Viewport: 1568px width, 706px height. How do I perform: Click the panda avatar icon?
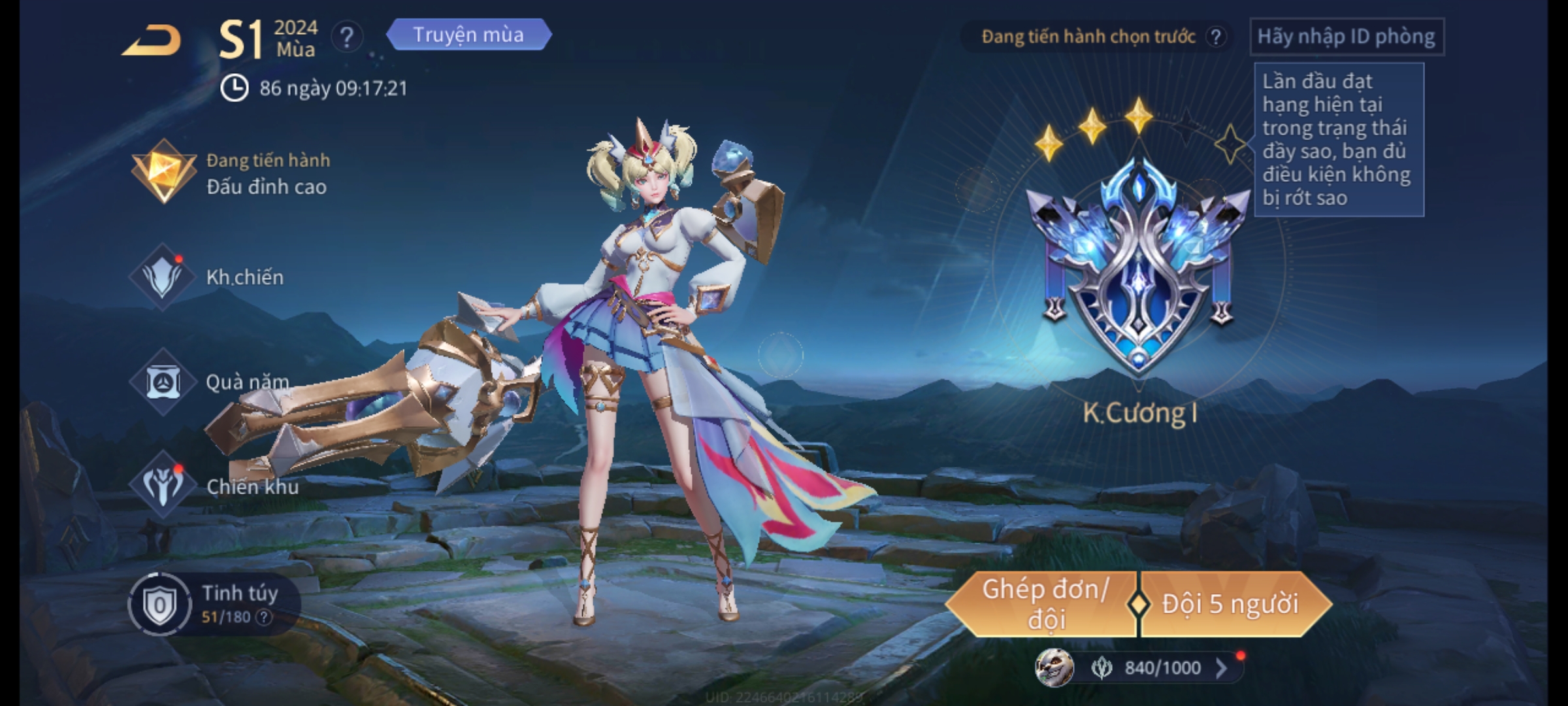1054,667
